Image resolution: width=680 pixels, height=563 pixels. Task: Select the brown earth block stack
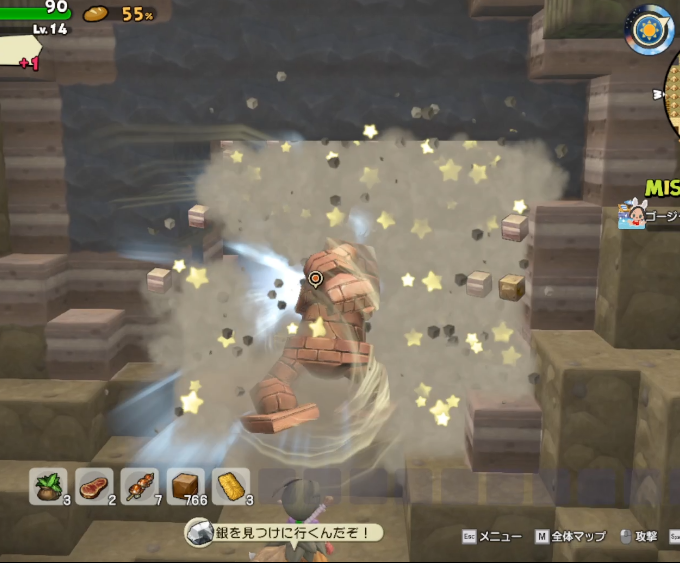pyautogui.click(x=186, y=485)
